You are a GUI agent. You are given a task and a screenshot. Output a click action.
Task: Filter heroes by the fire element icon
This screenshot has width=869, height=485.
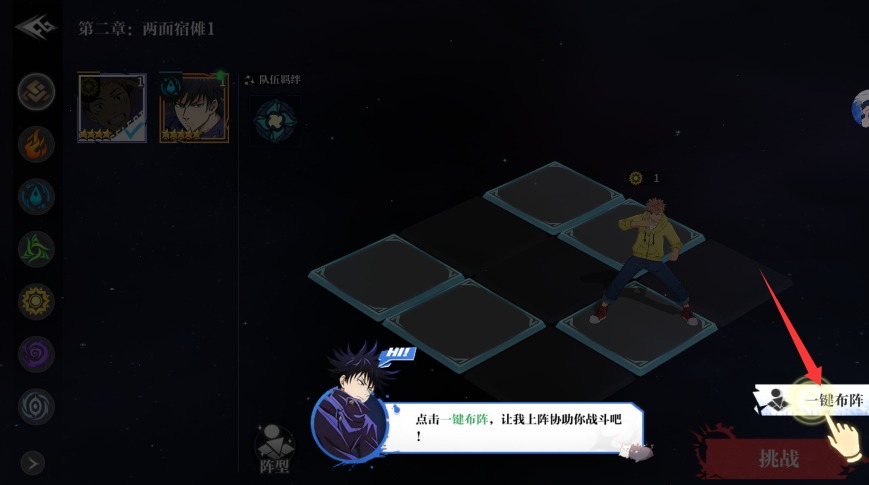click(x=36, y=143)
